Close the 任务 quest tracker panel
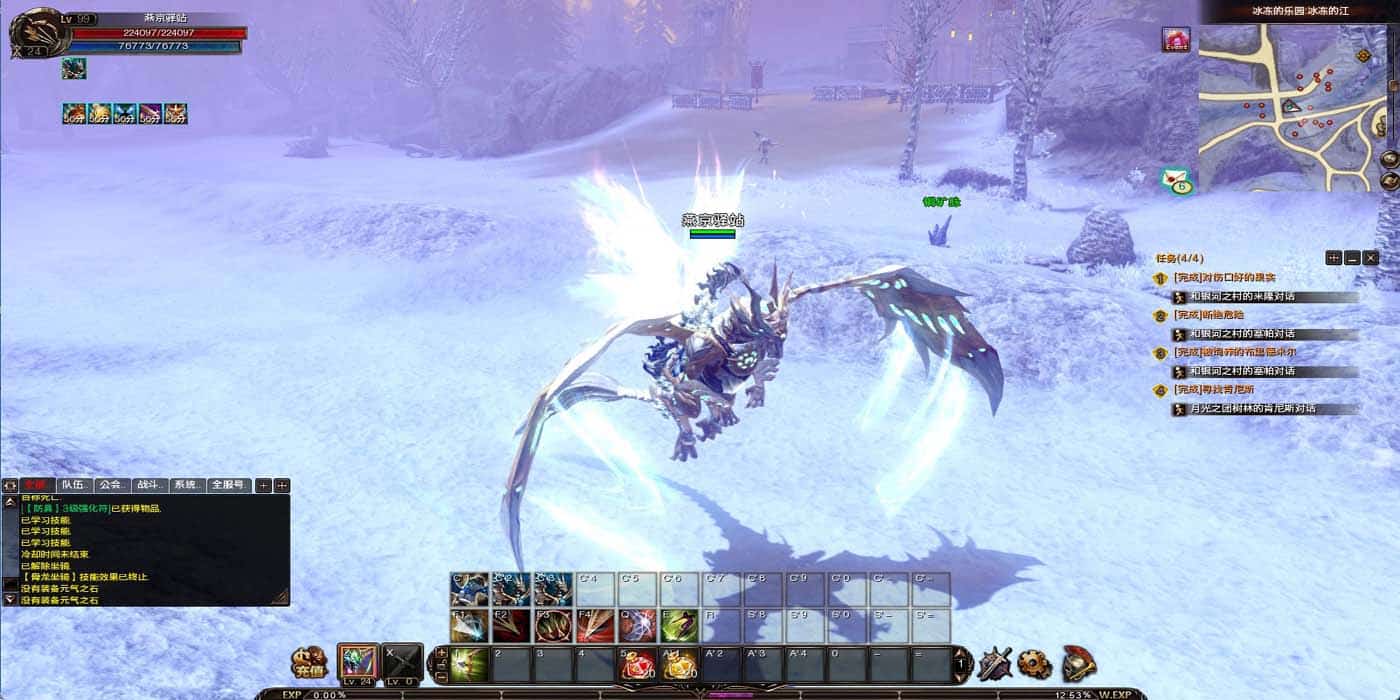 [x=1371, y=258]
